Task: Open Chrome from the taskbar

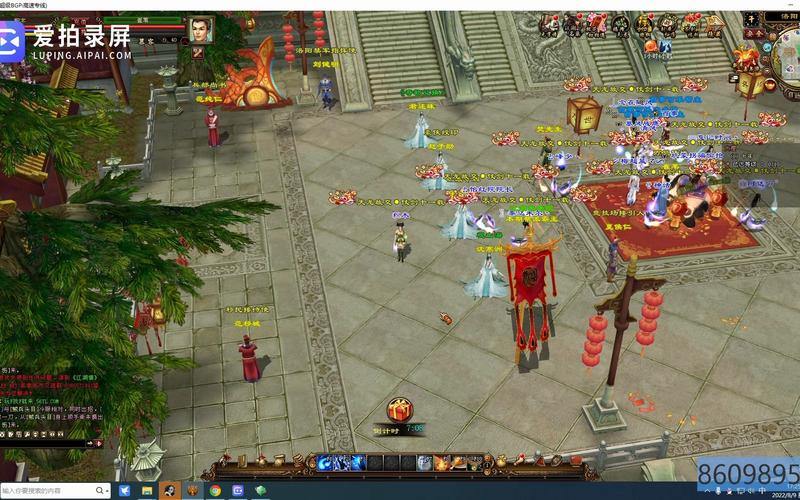Action: tap(215, 491)
